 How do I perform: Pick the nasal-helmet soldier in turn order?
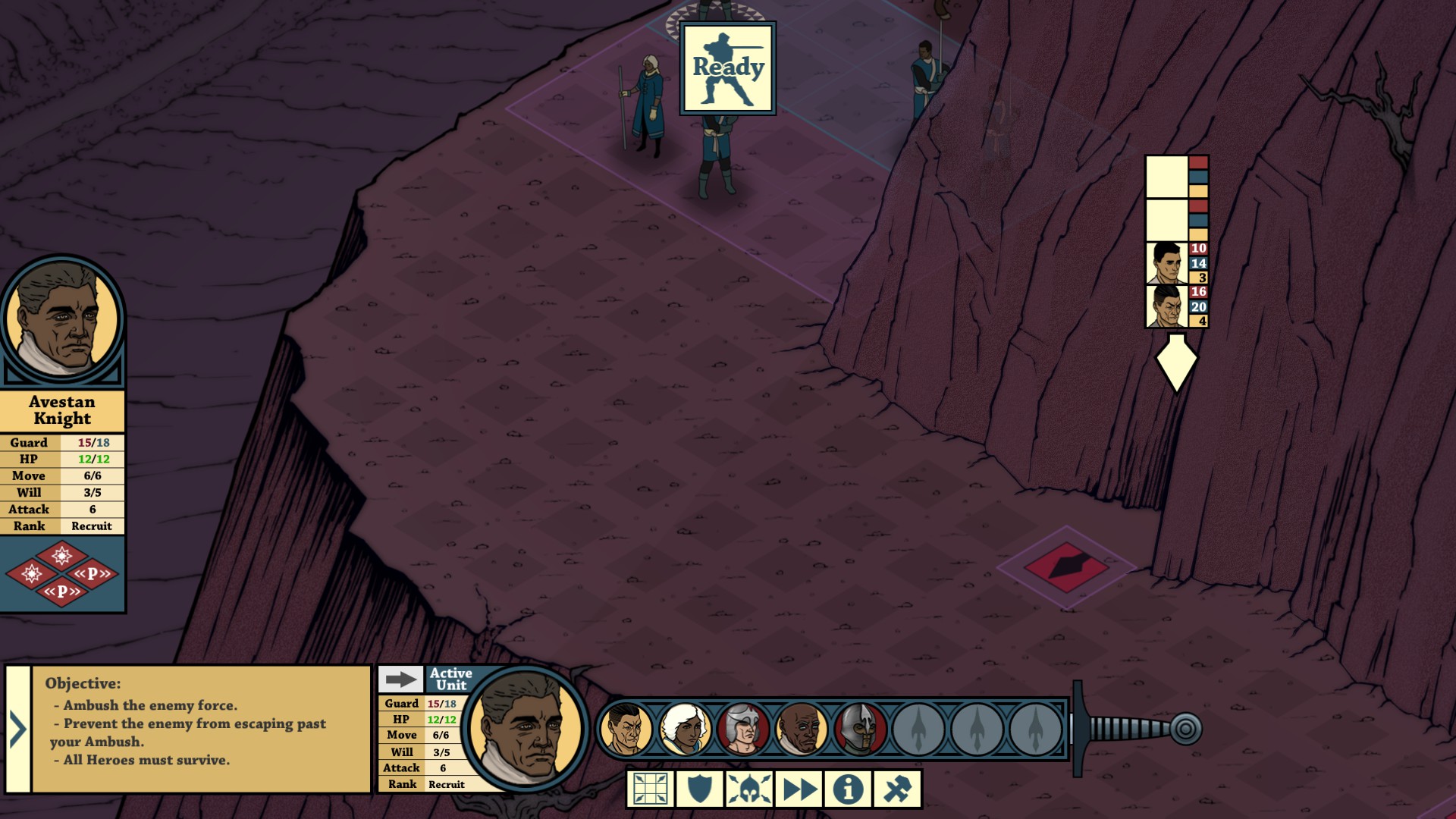coord(859,730)
